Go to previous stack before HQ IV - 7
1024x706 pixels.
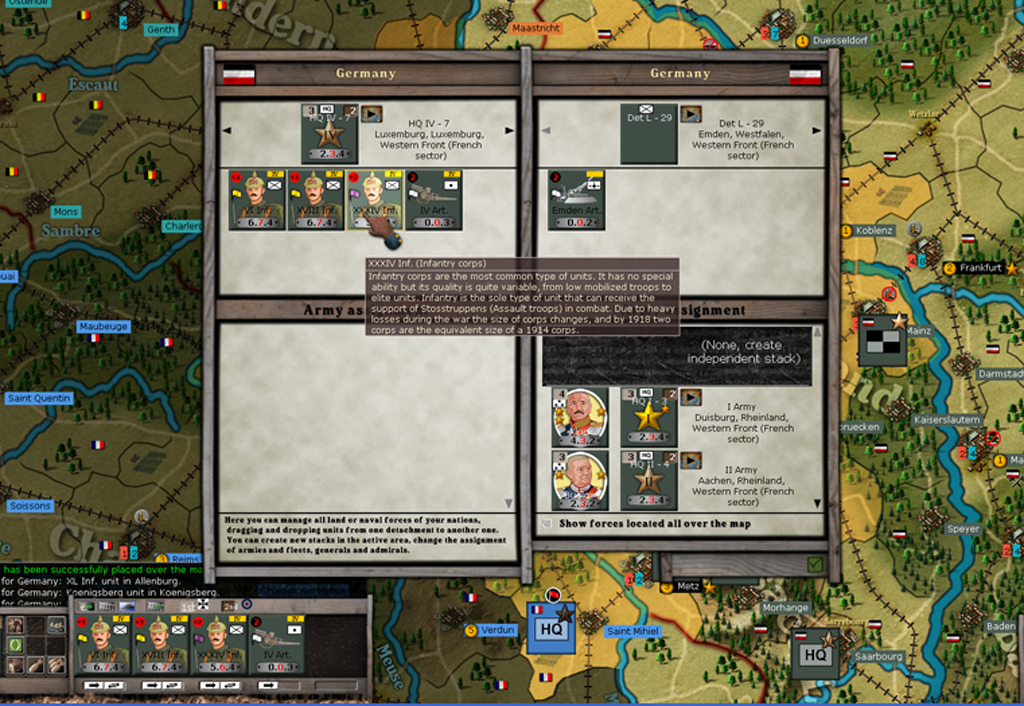tap(225, 131)
